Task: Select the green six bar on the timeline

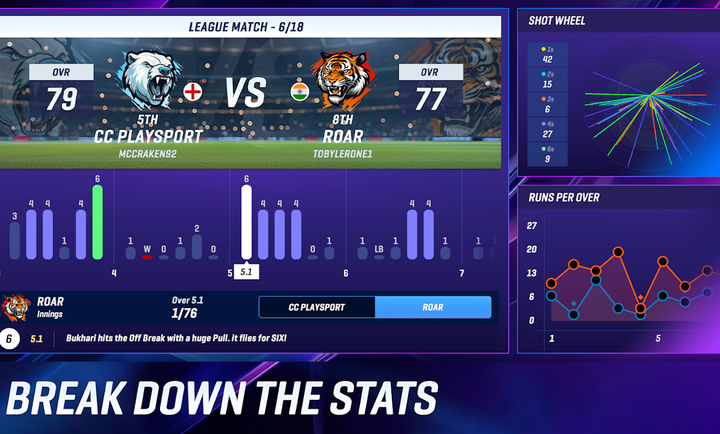Action: (x=98, y=222)
